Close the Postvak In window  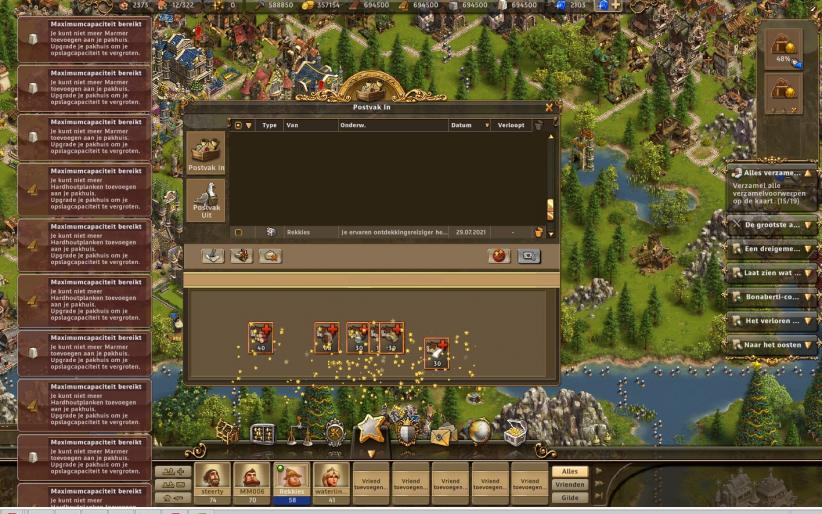(x=548, y=107)
